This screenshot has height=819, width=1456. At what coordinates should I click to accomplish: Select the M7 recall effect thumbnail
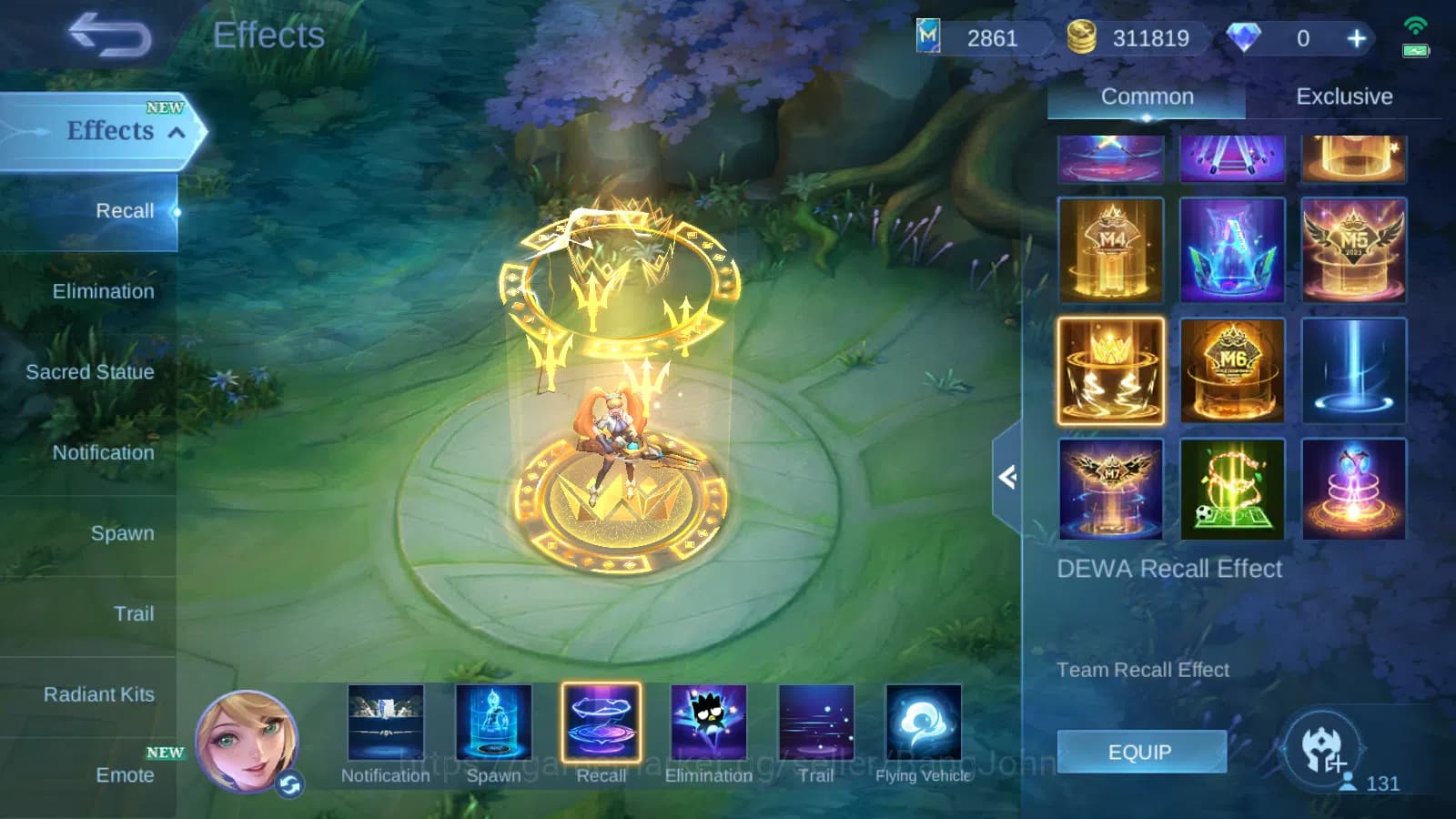coord(1110,489)
